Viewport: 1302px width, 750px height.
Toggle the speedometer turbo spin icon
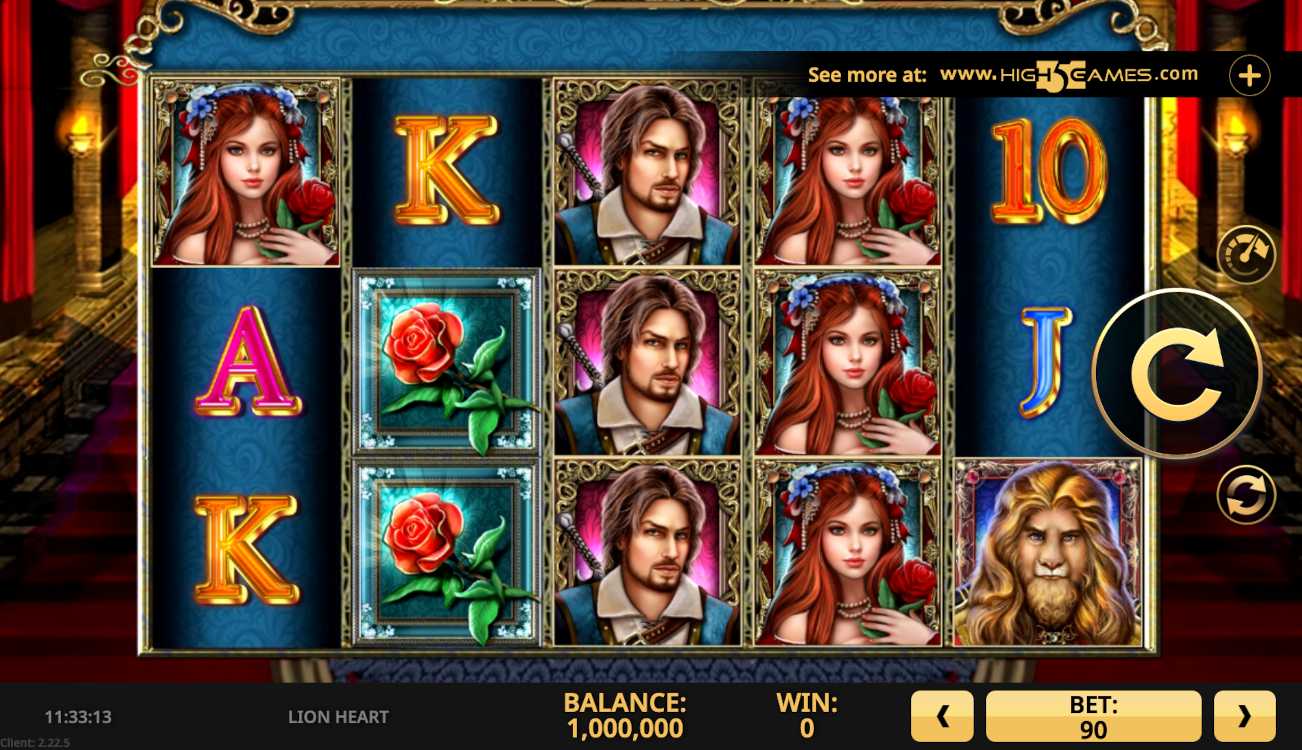point(1245,254)
